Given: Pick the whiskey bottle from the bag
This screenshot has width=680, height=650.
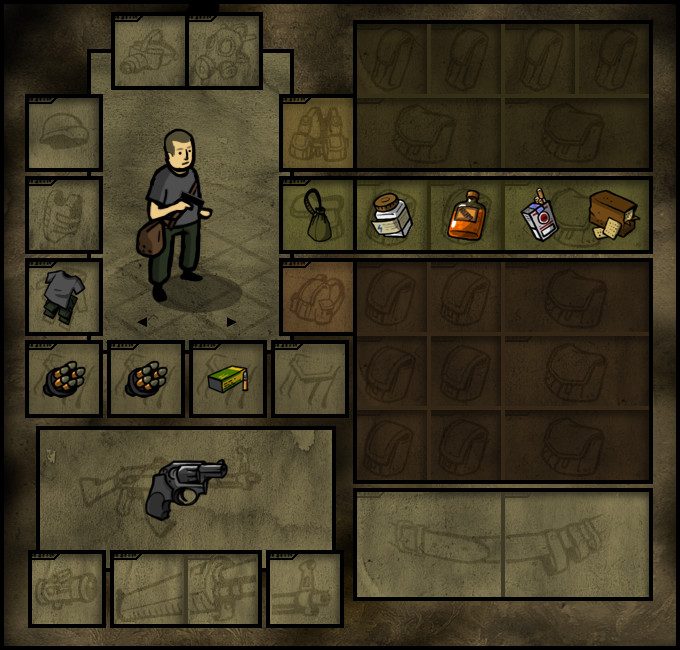Looking at the screenshot, I should click(x=466, y=215).
